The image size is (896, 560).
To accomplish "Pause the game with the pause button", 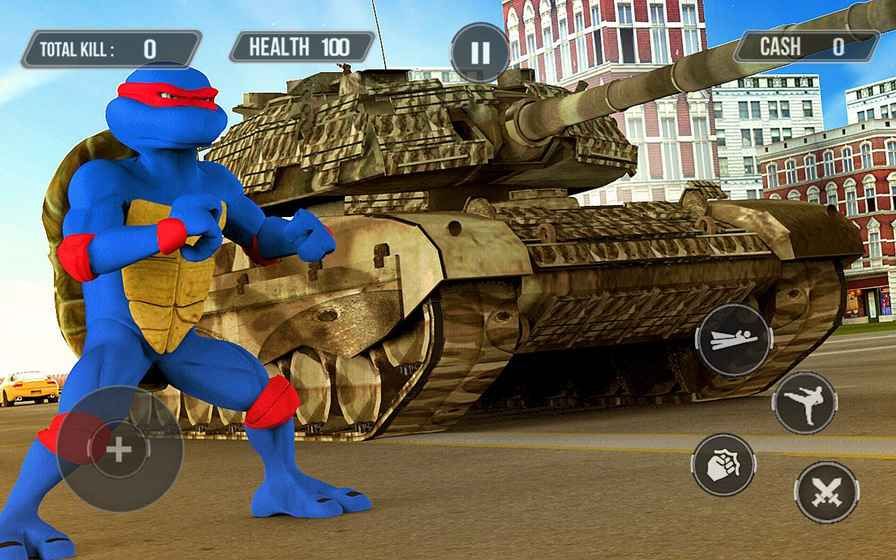I will point(480,52).
